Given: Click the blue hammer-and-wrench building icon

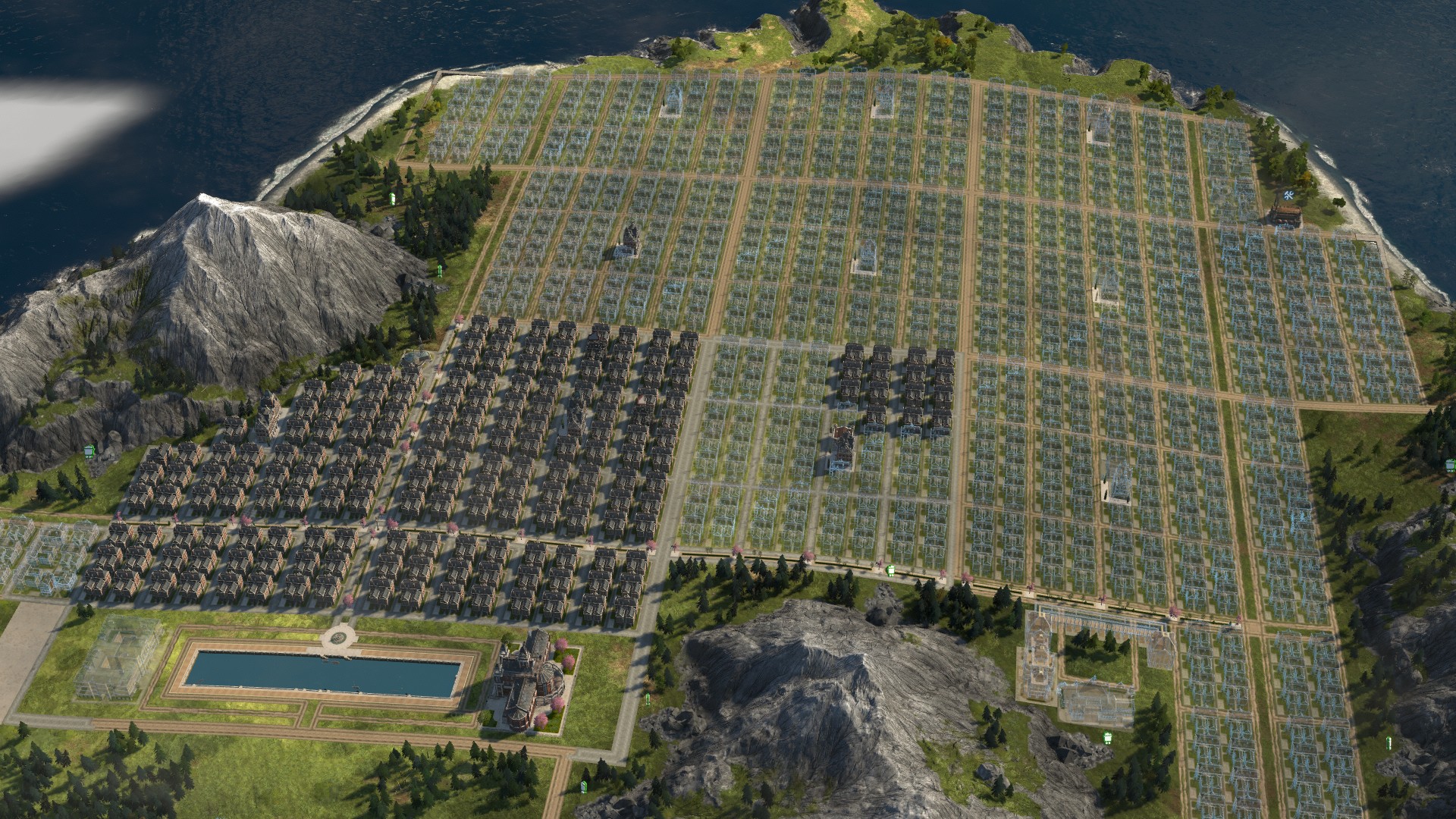Looking at the screenshot, I should click(1288, 197).
